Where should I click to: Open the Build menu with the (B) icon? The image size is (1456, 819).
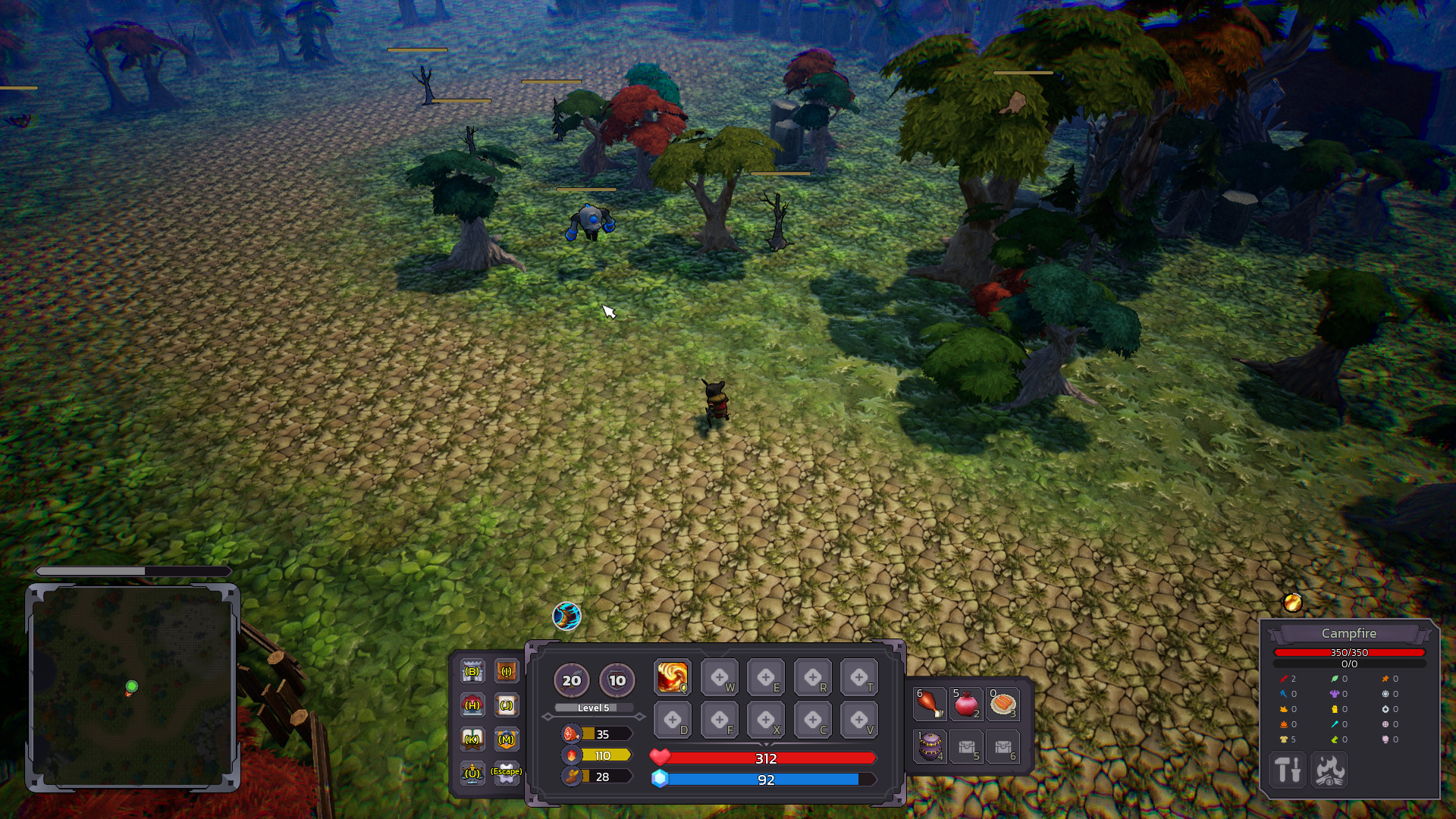[472, 670]
